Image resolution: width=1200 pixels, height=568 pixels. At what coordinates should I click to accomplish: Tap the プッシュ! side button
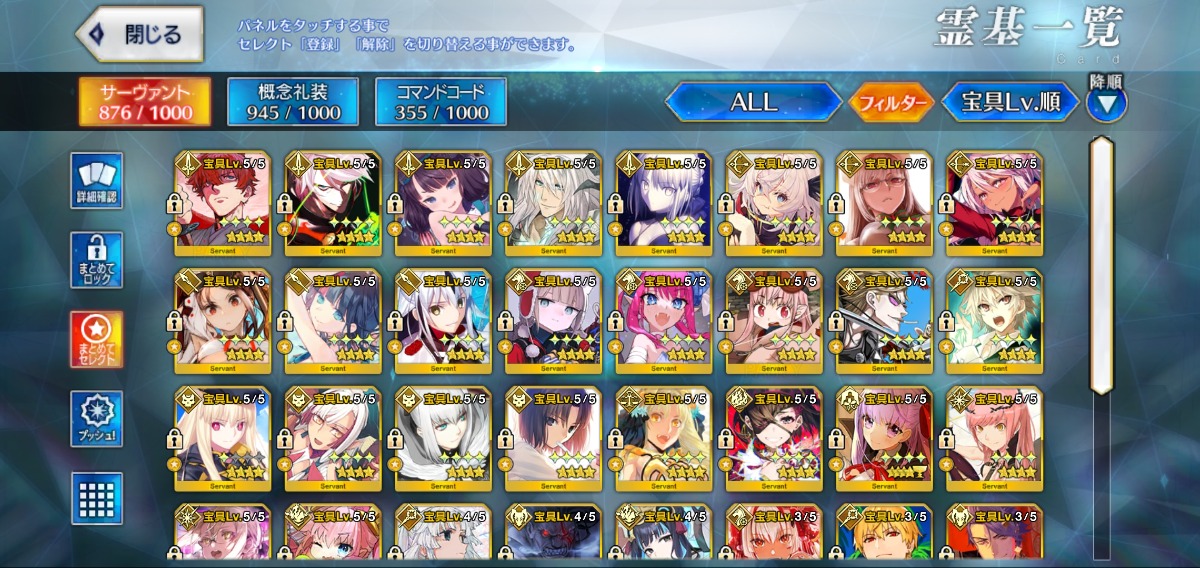(97, 419)
